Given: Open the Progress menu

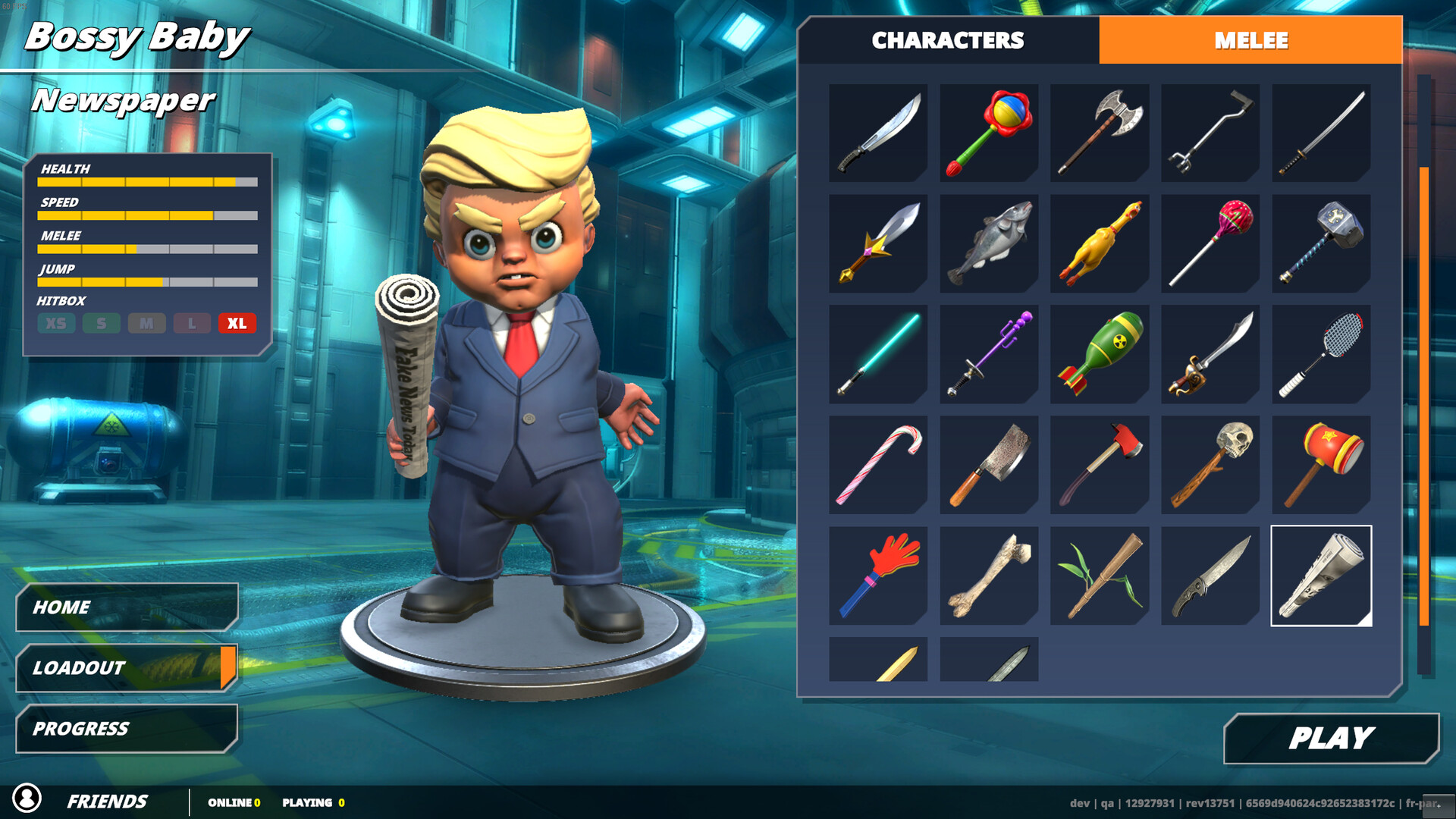Looking at the screenshot, I should [x=127, y=729].
